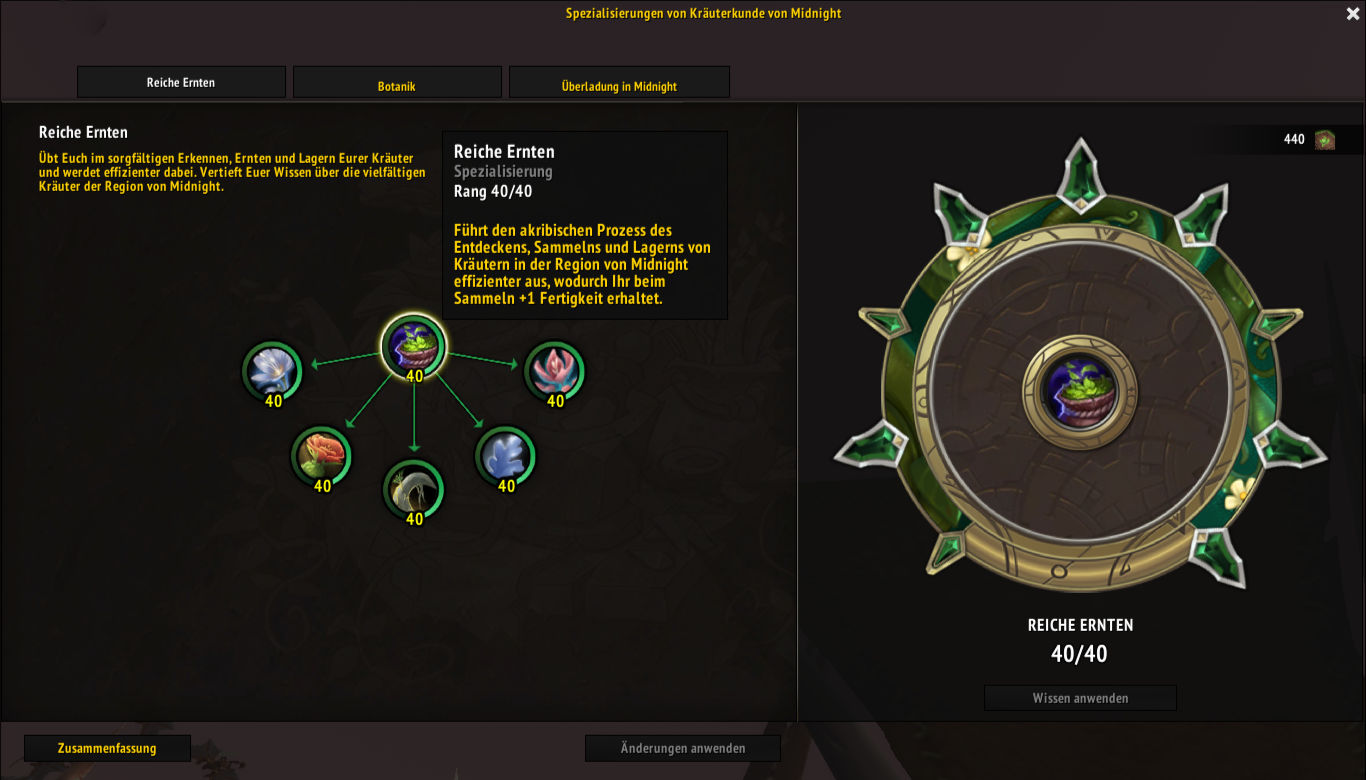Open the Zusammenfassung summary

coord(108,748)
